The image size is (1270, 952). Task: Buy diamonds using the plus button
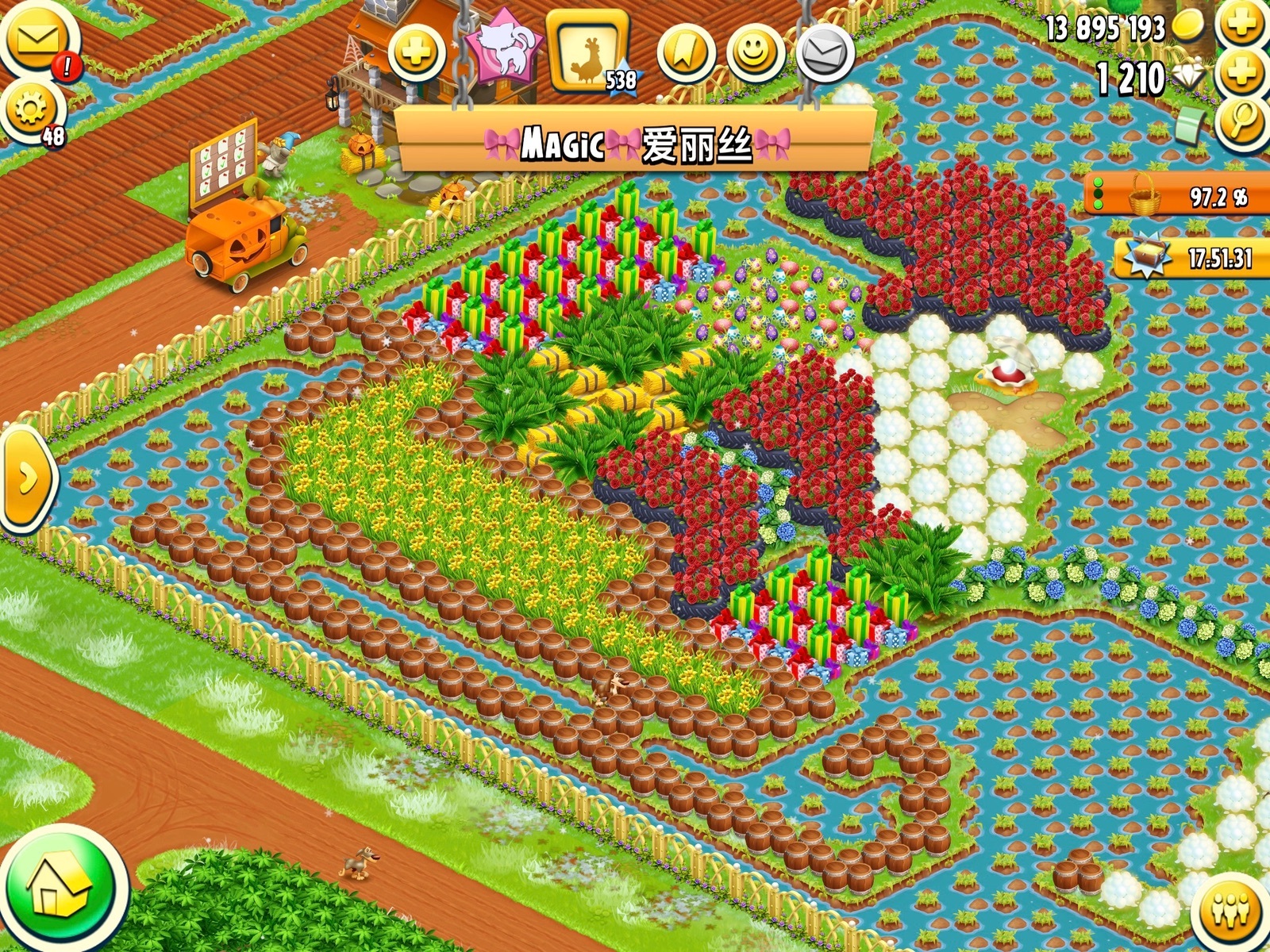[x=1242, y=74]
